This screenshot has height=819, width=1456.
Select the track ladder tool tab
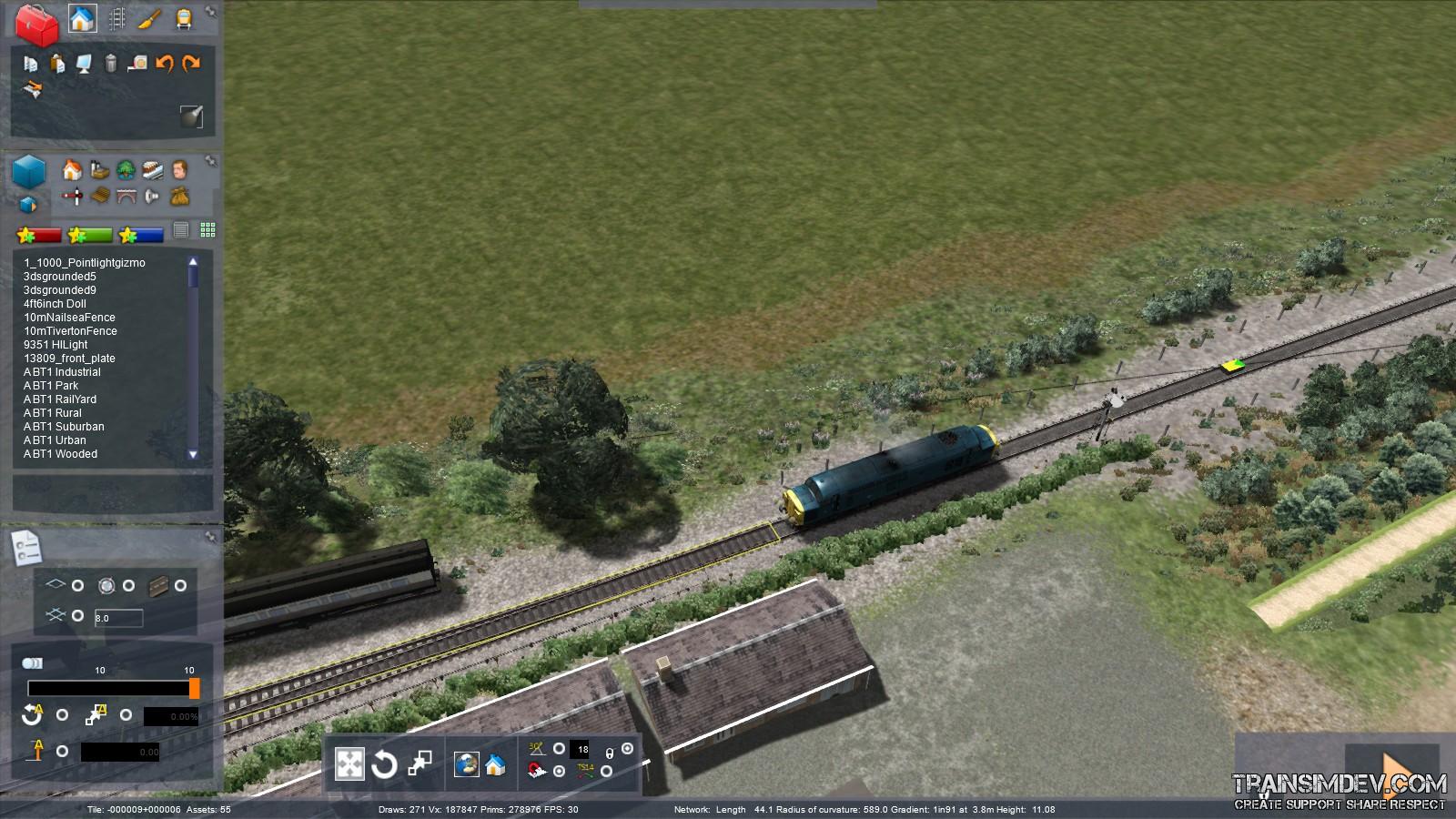tap(117, 18)
